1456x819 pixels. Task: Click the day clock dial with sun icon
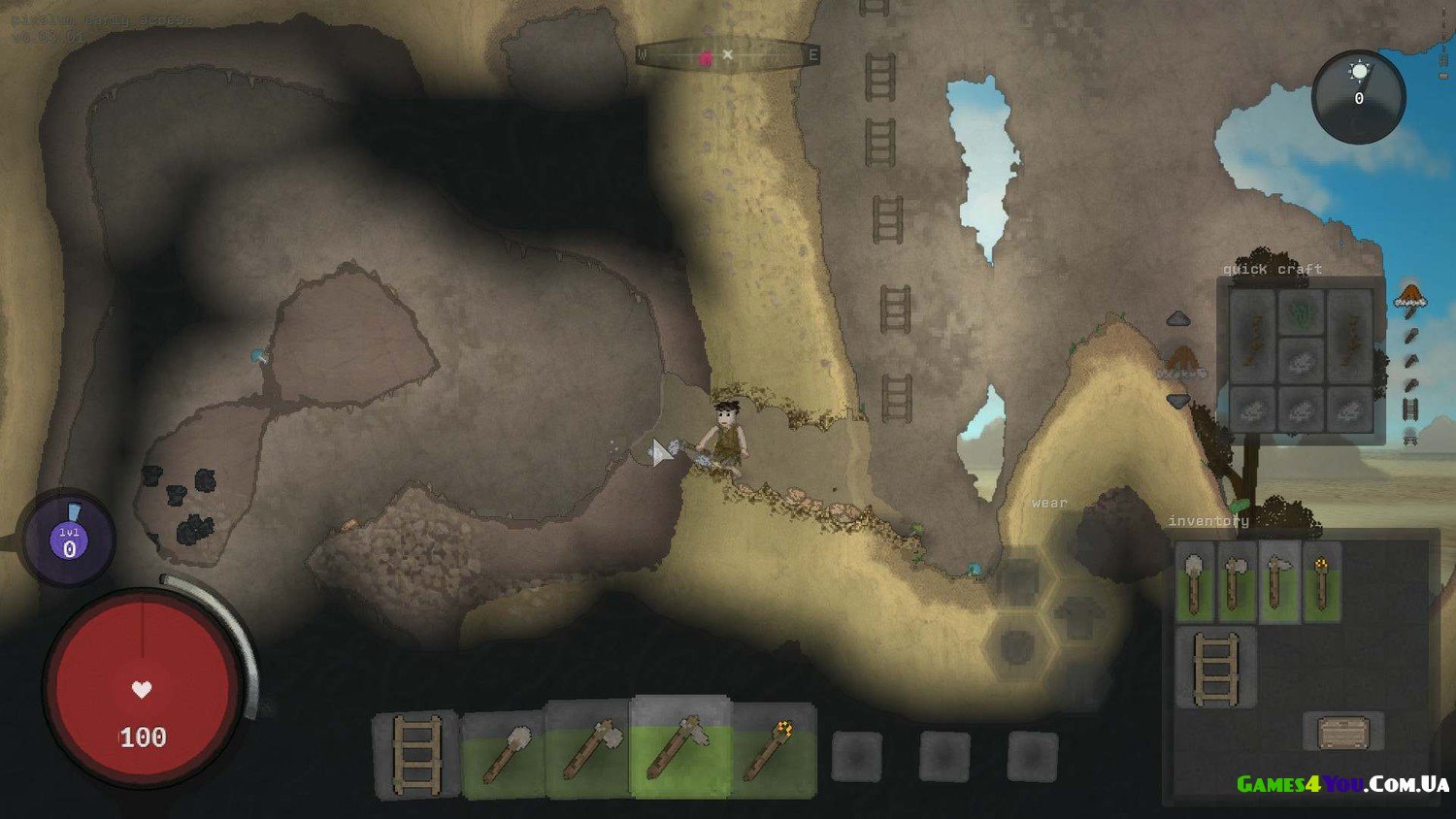pyautogui.click(x=1358, y=96)
